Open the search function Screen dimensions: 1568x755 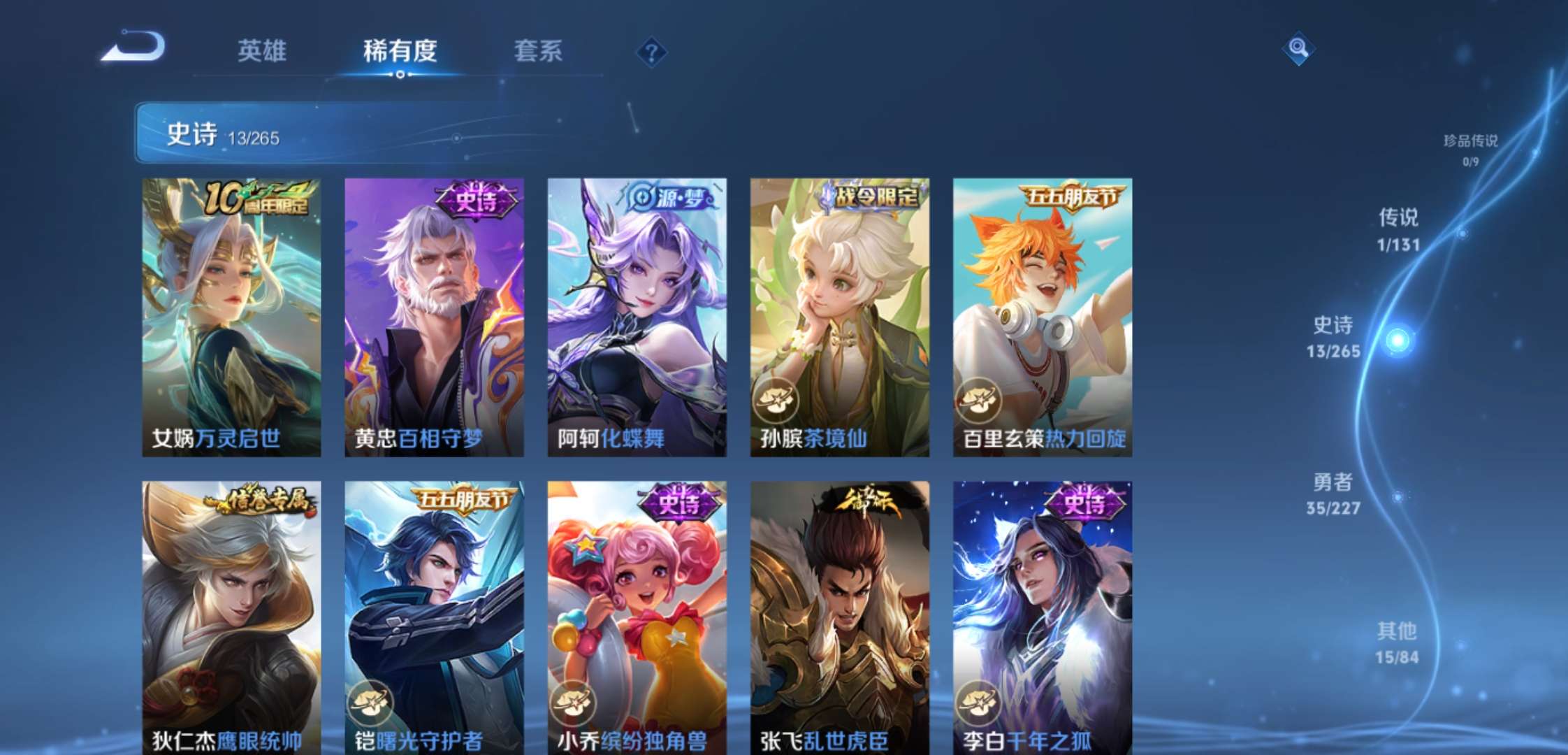[1298, 49]
